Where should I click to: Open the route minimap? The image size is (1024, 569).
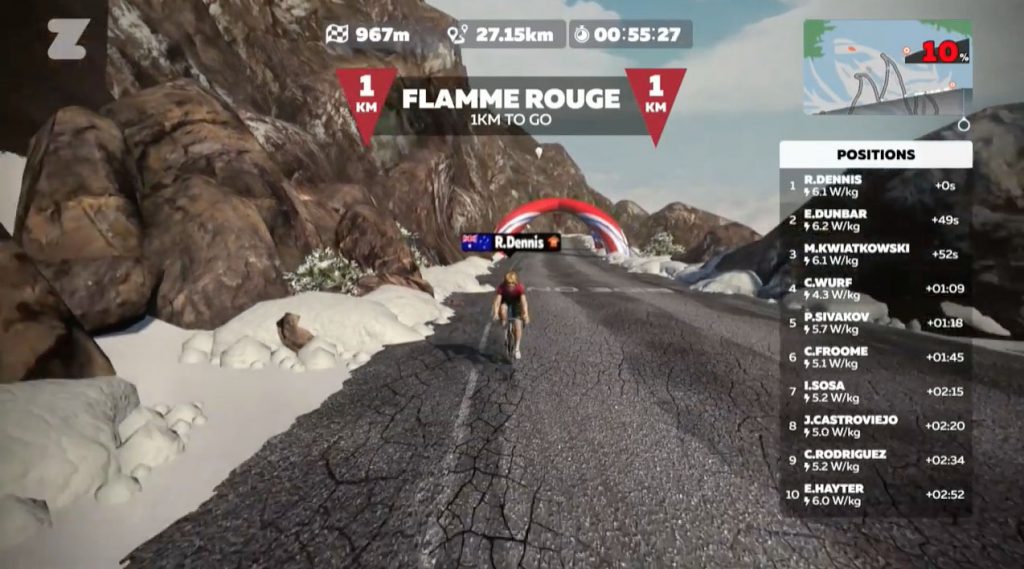[887, 66]
